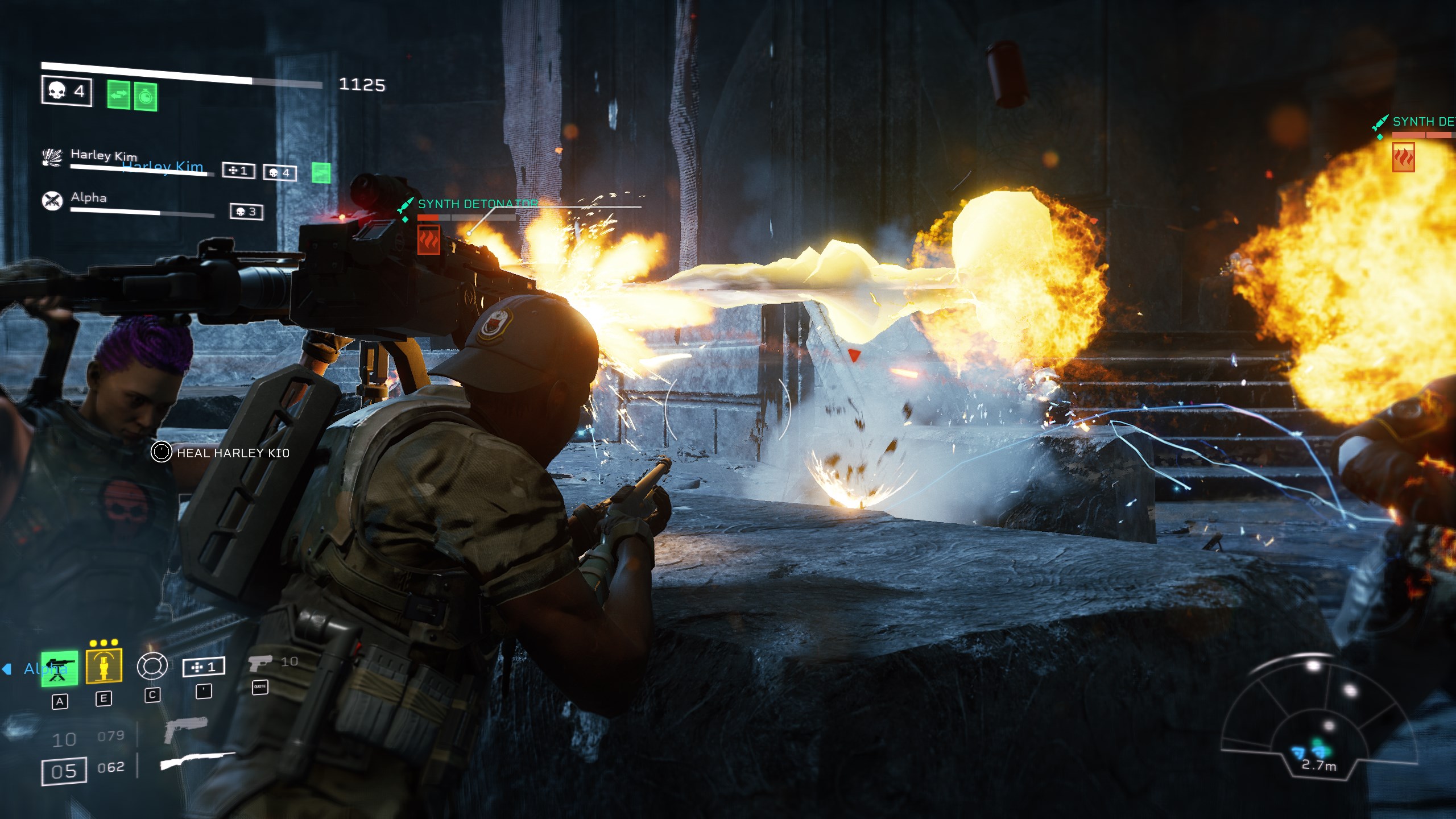Click the burning status icon under Synth Detonator
Screen dimensions: 1456x819
pos(429,239)
